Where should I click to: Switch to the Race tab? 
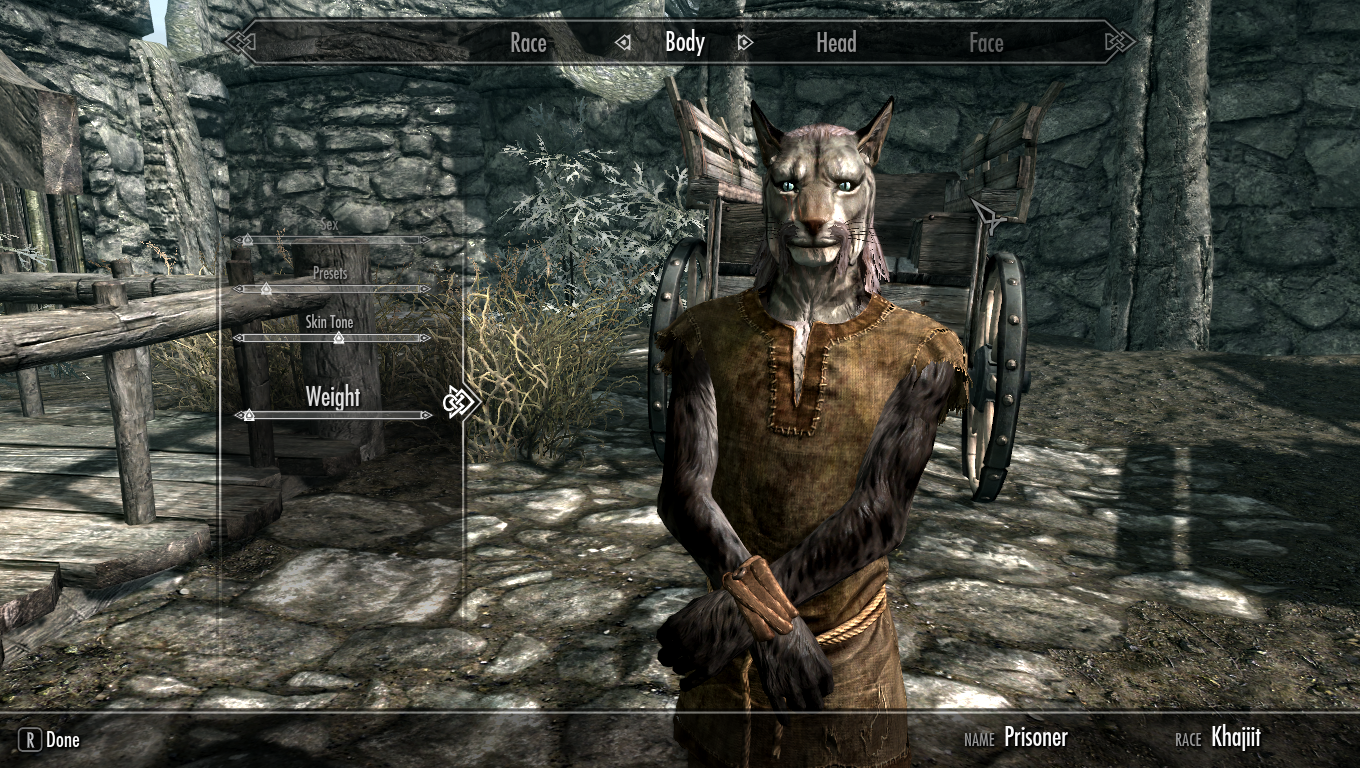coord(528,42)
